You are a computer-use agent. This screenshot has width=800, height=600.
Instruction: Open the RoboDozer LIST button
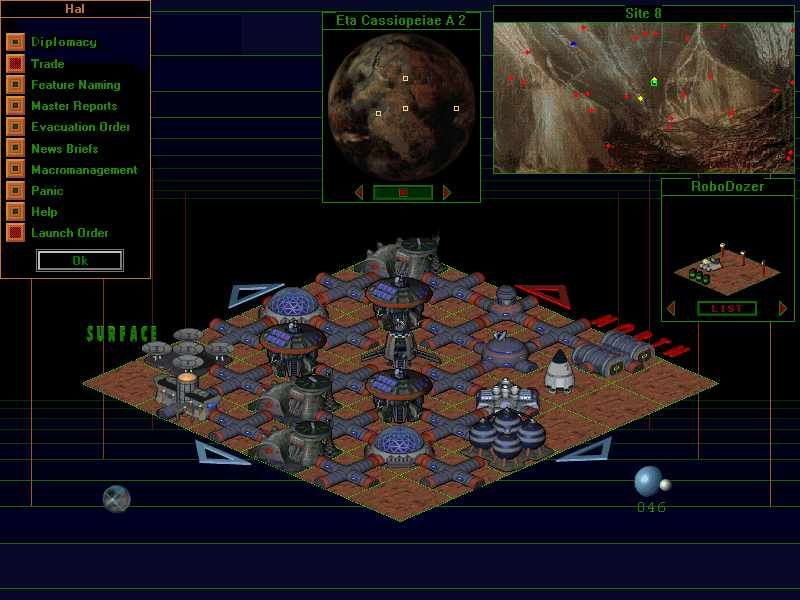click(727, 308)
